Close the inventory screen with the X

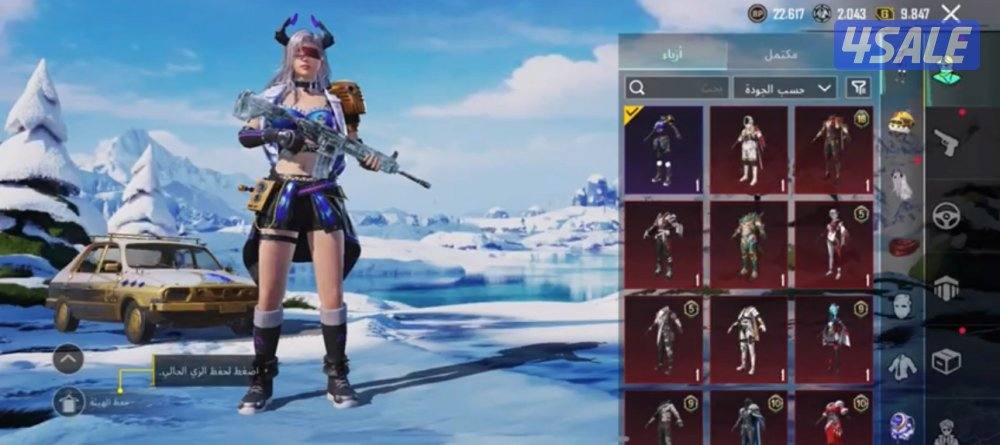coord(951,13)
